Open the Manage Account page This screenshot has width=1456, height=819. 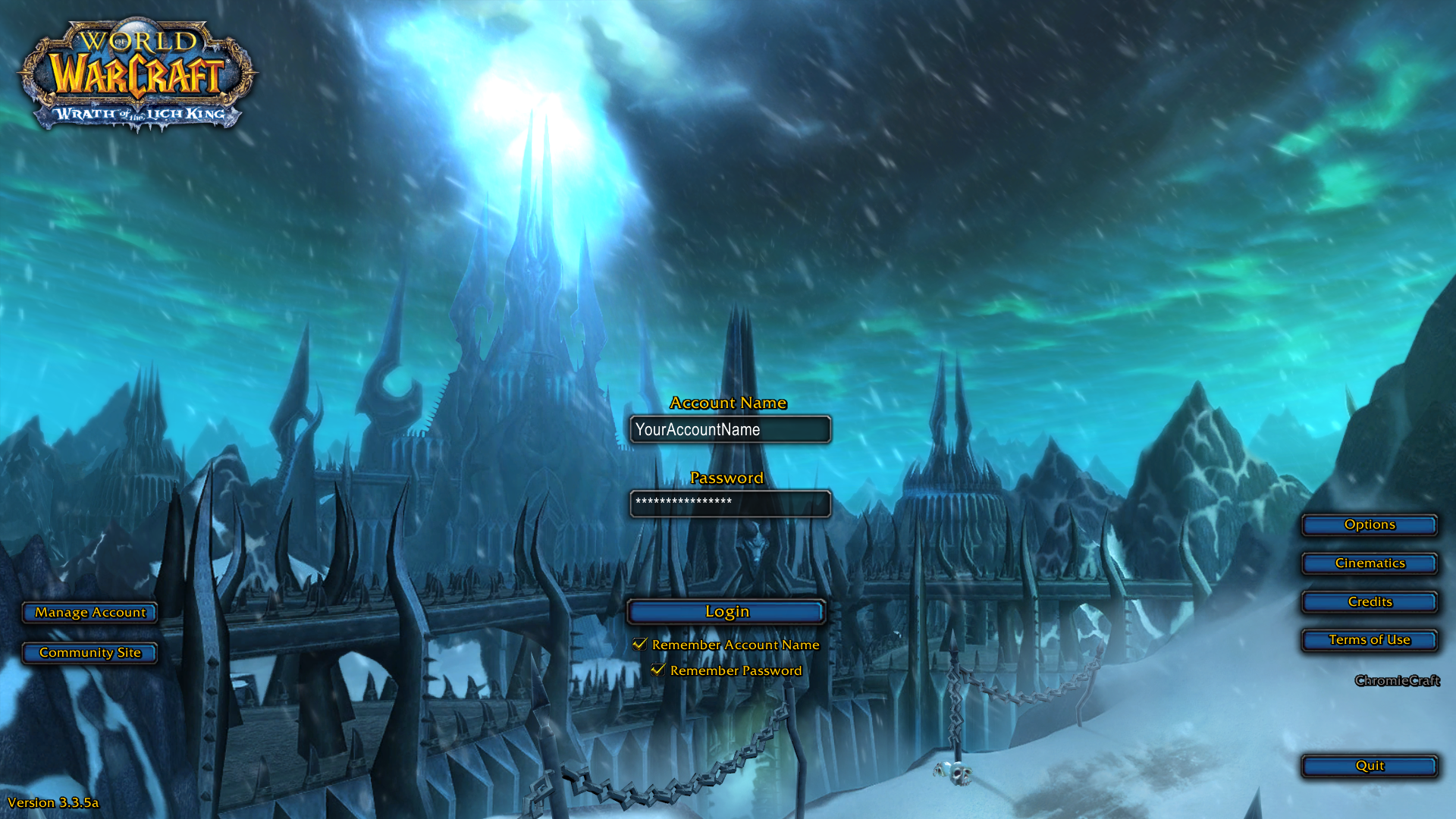[x=89, y=613]
